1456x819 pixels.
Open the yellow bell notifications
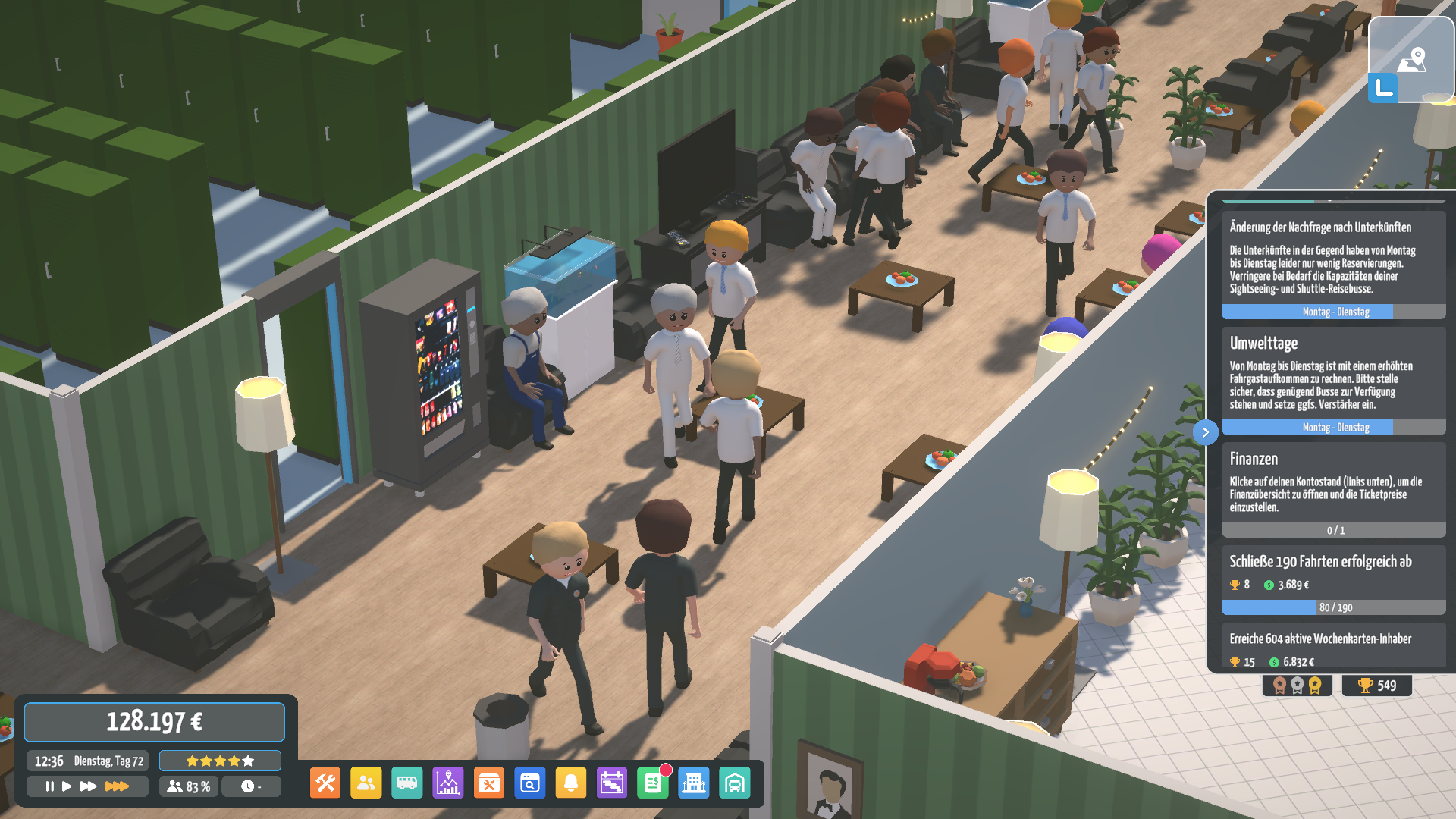point(571,783)
